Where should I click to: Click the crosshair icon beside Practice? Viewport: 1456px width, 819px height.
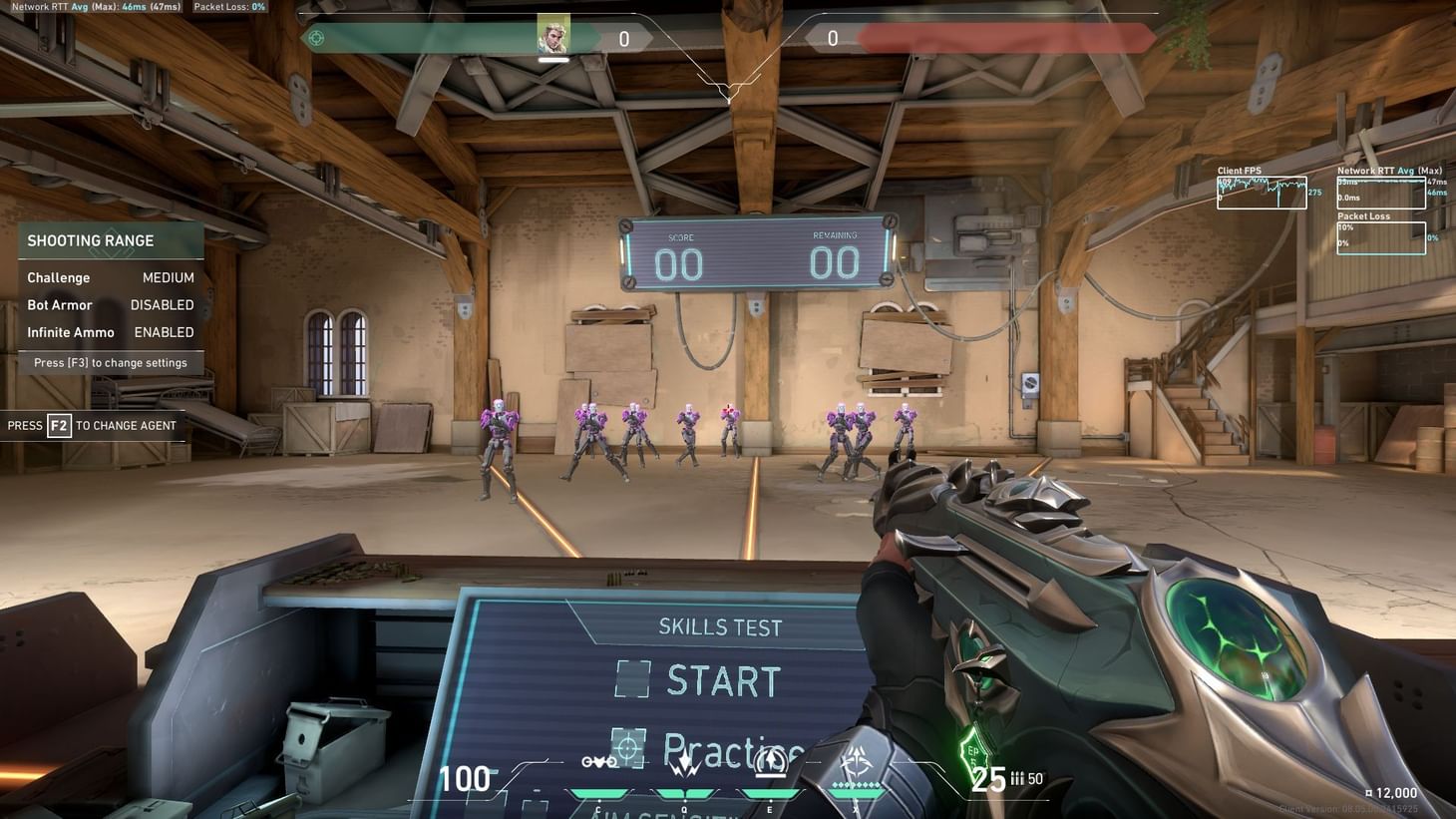(626, 750)
